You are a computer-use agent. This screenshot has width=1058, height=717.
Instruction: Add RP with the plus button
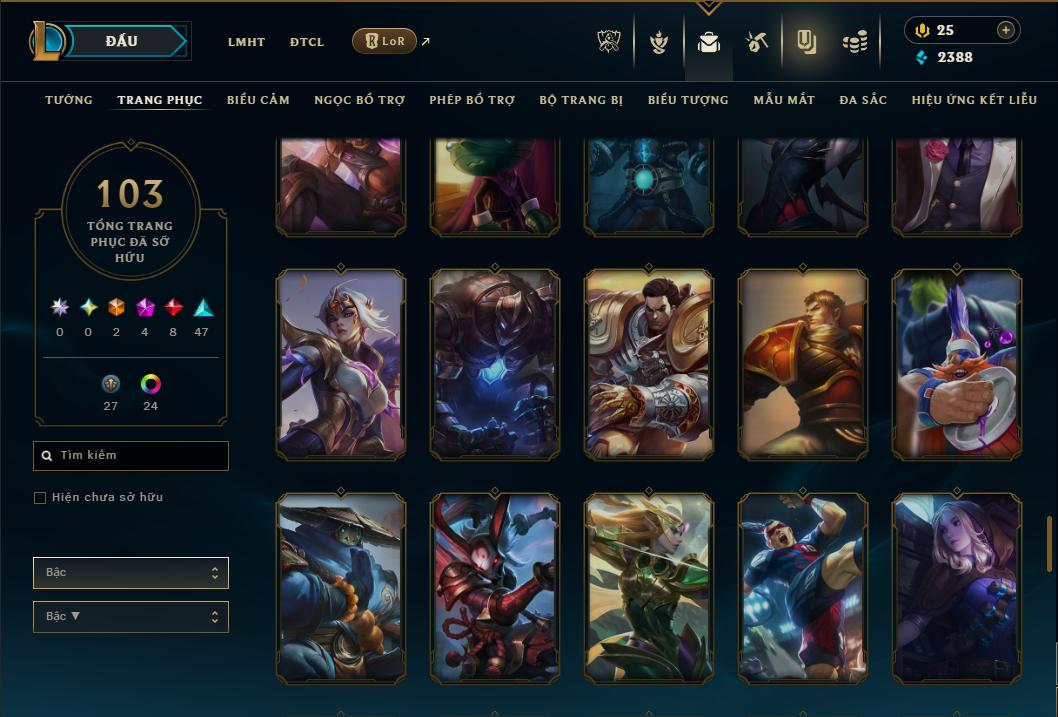tap(1005, 31)
